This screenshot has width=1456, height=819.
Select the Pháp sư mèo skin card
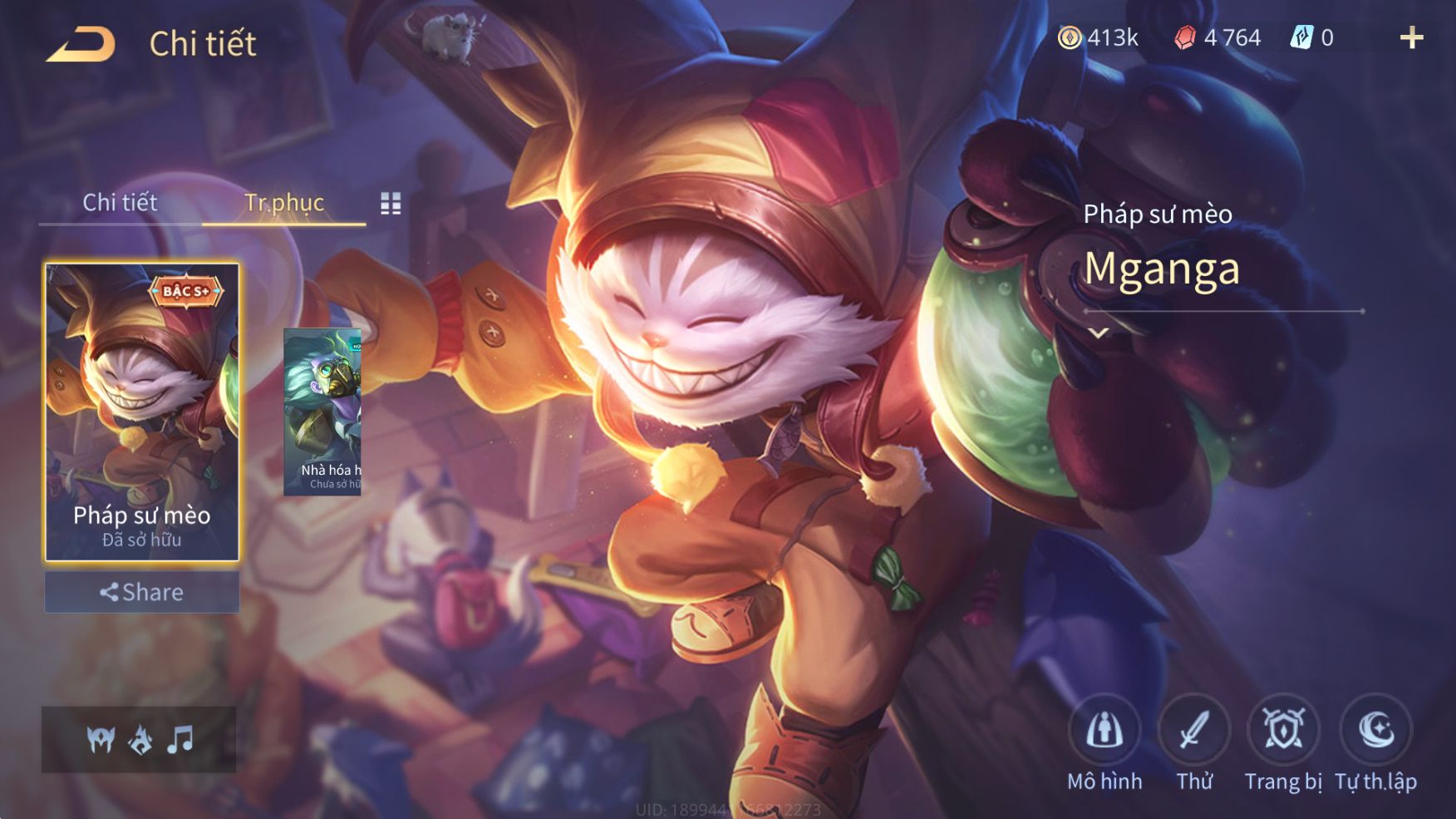pos(141,412)
